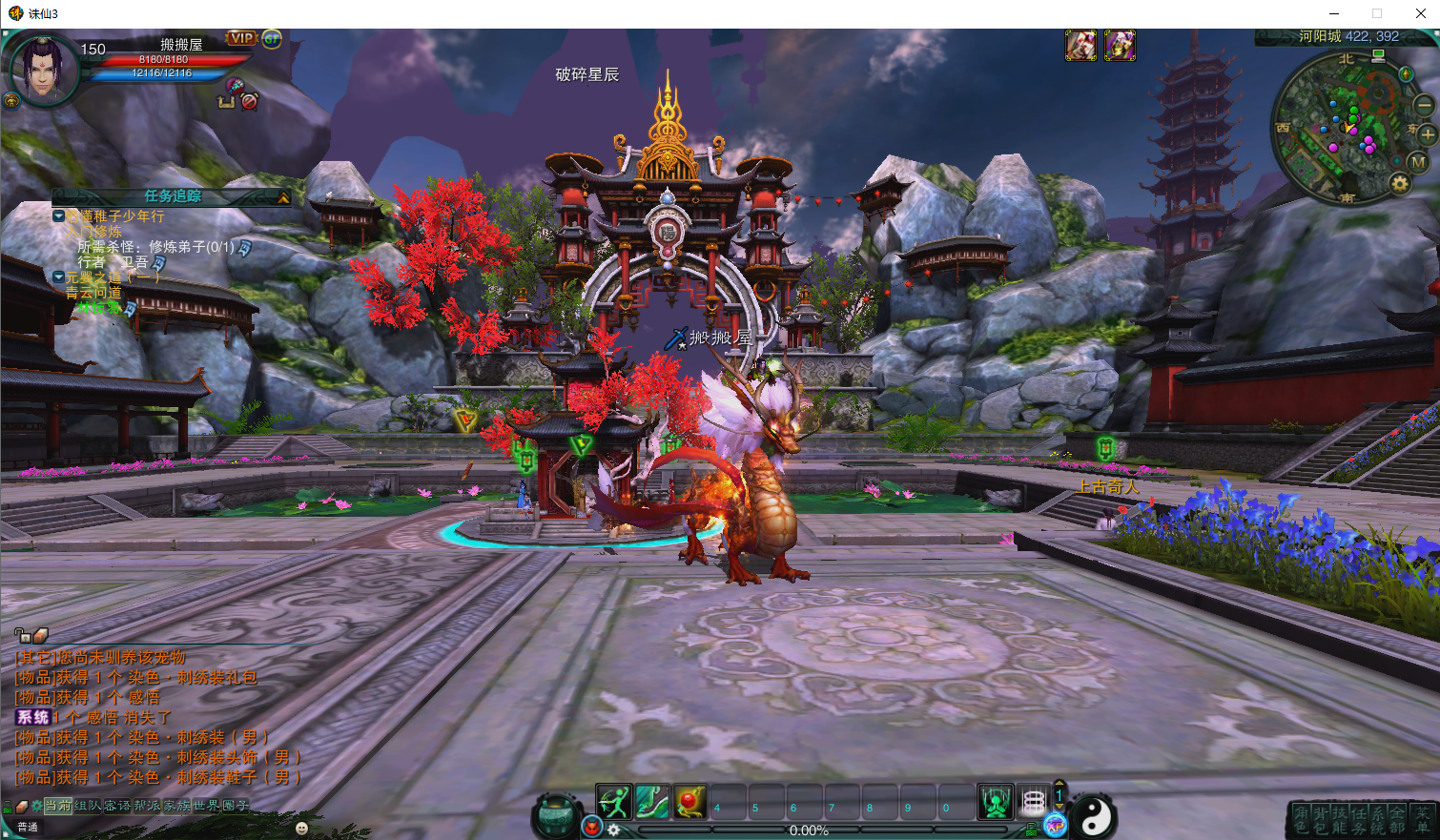Select the 帮派 (Guild) chat tab
Screen dimensions: 1440x840
[147, 806]
